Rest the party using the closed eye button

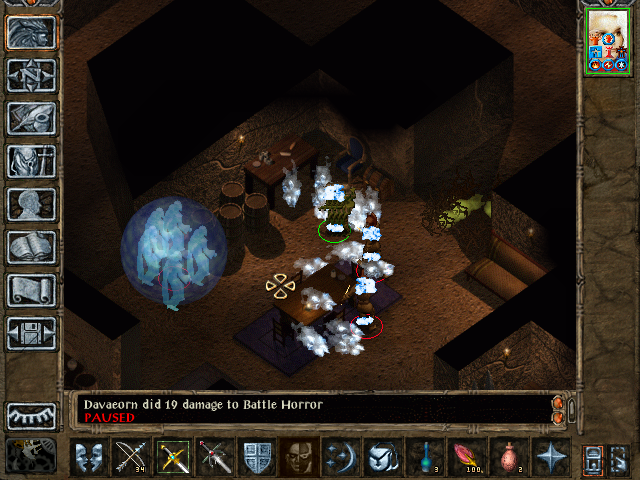tap(31, 415)
